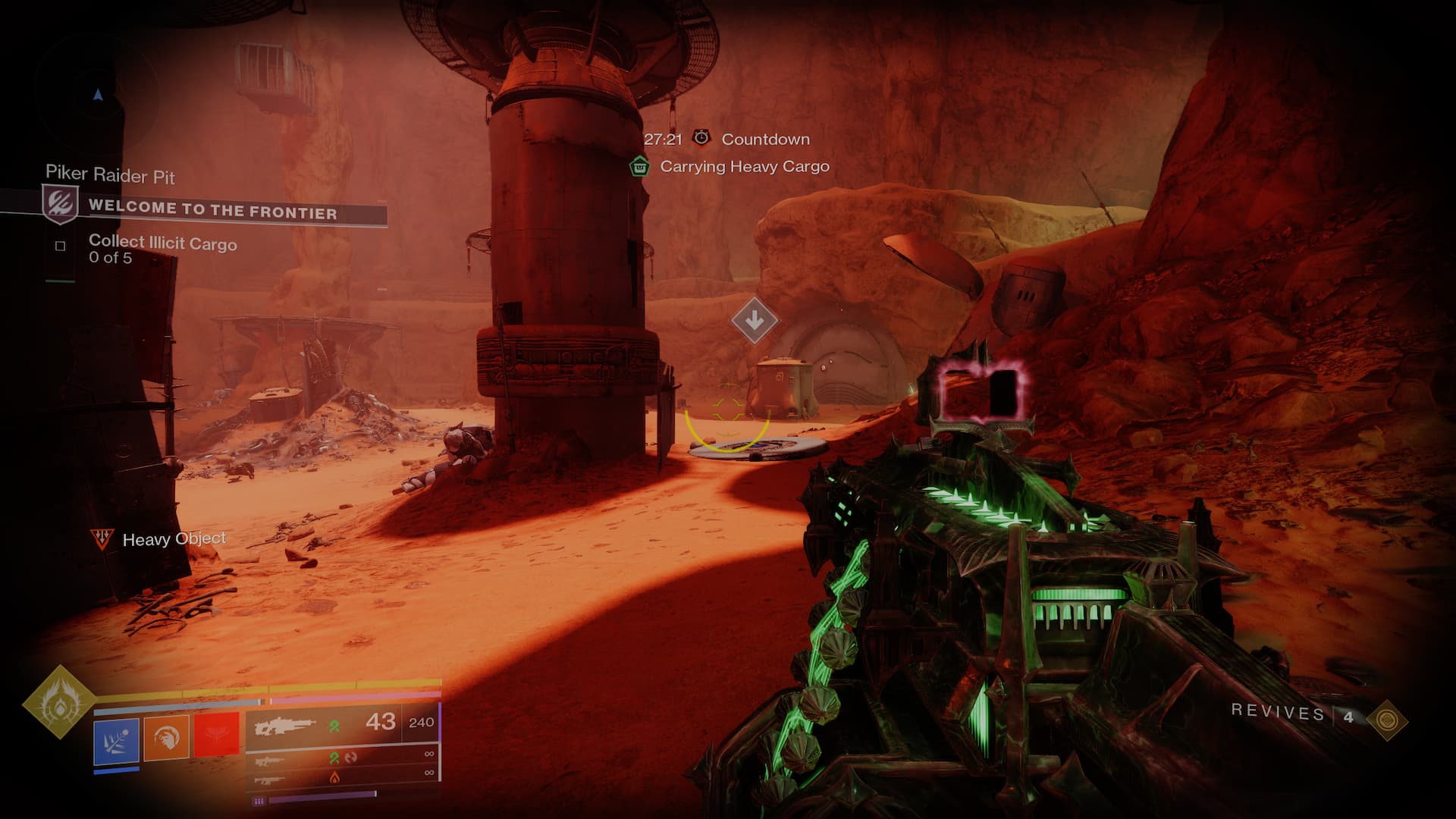Switch to the Strand weapon in middle slot
Screen dimensions: 1456x819
[x=343, y=756]
